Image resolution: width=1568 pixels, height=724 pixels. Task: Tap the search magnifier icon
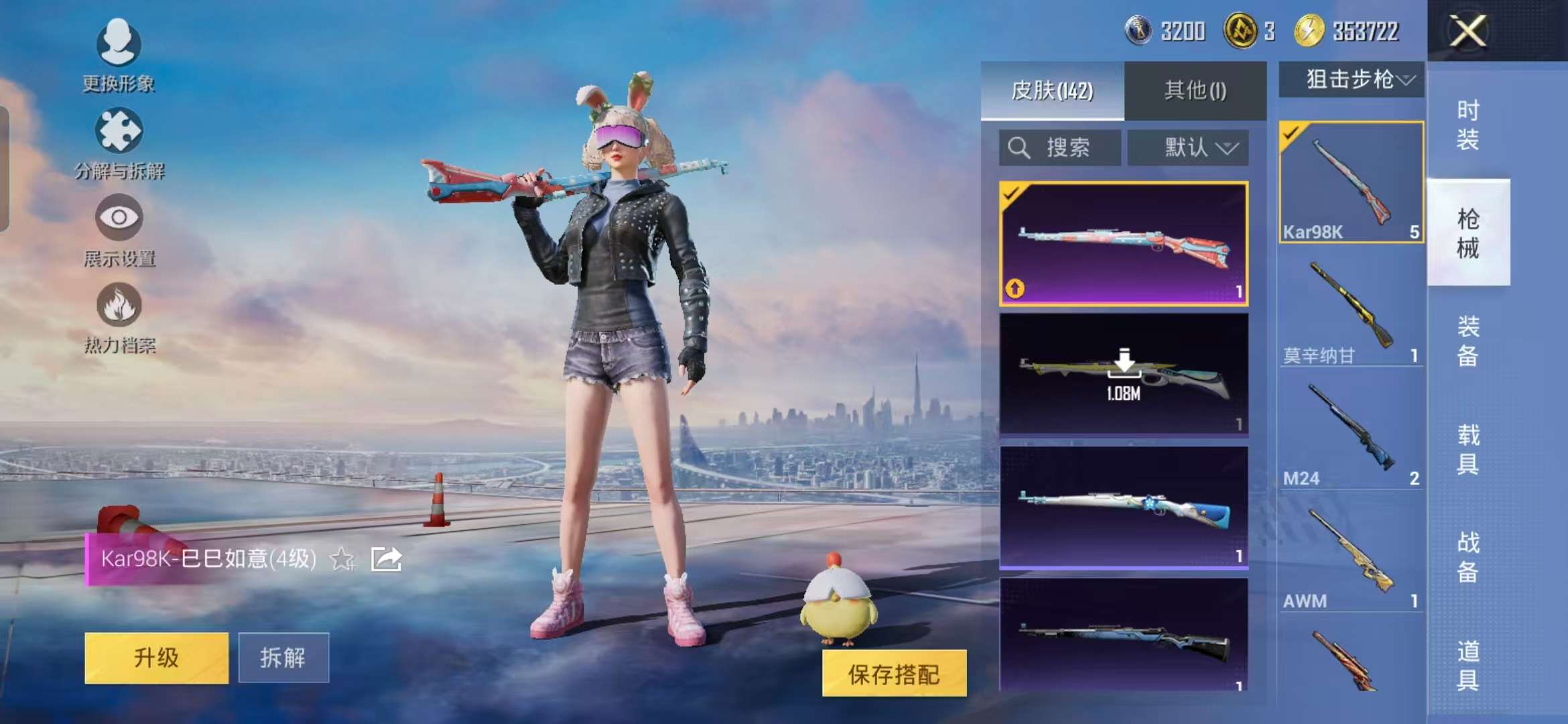[1019, 147]
